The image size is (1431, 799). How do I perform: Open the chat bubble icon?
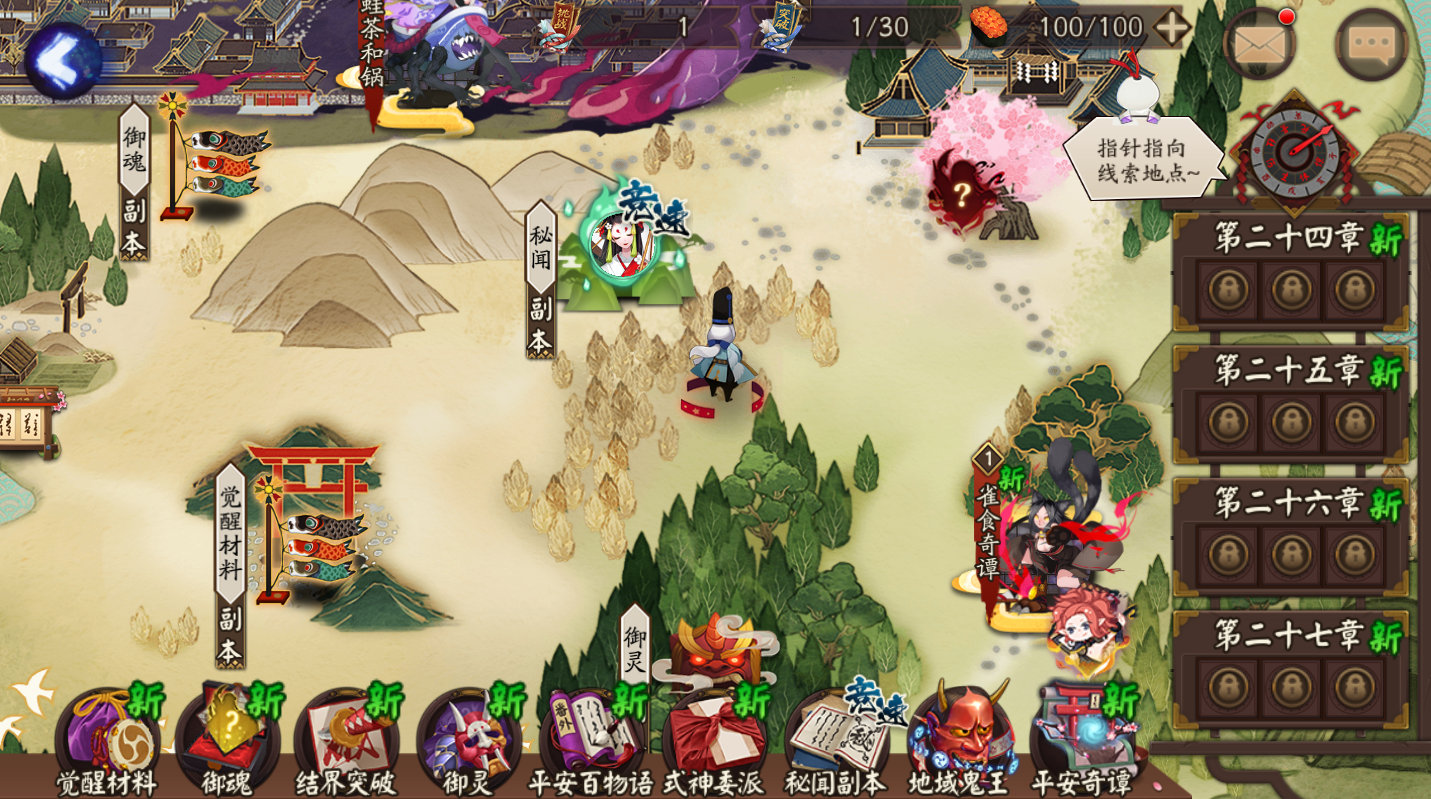pyautogui.click(x=1371, y=44)
